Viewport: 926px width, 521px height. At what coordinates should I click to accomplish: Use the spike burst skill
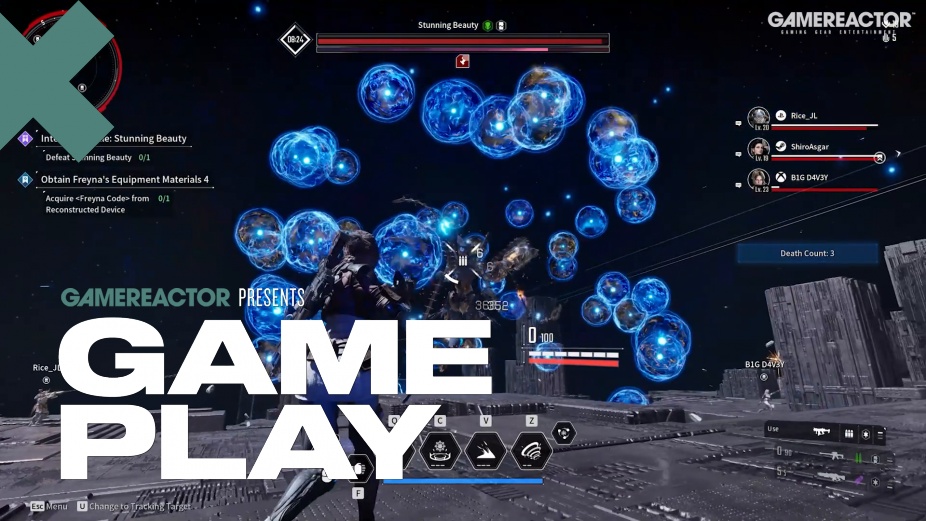[x=485, y=451]
